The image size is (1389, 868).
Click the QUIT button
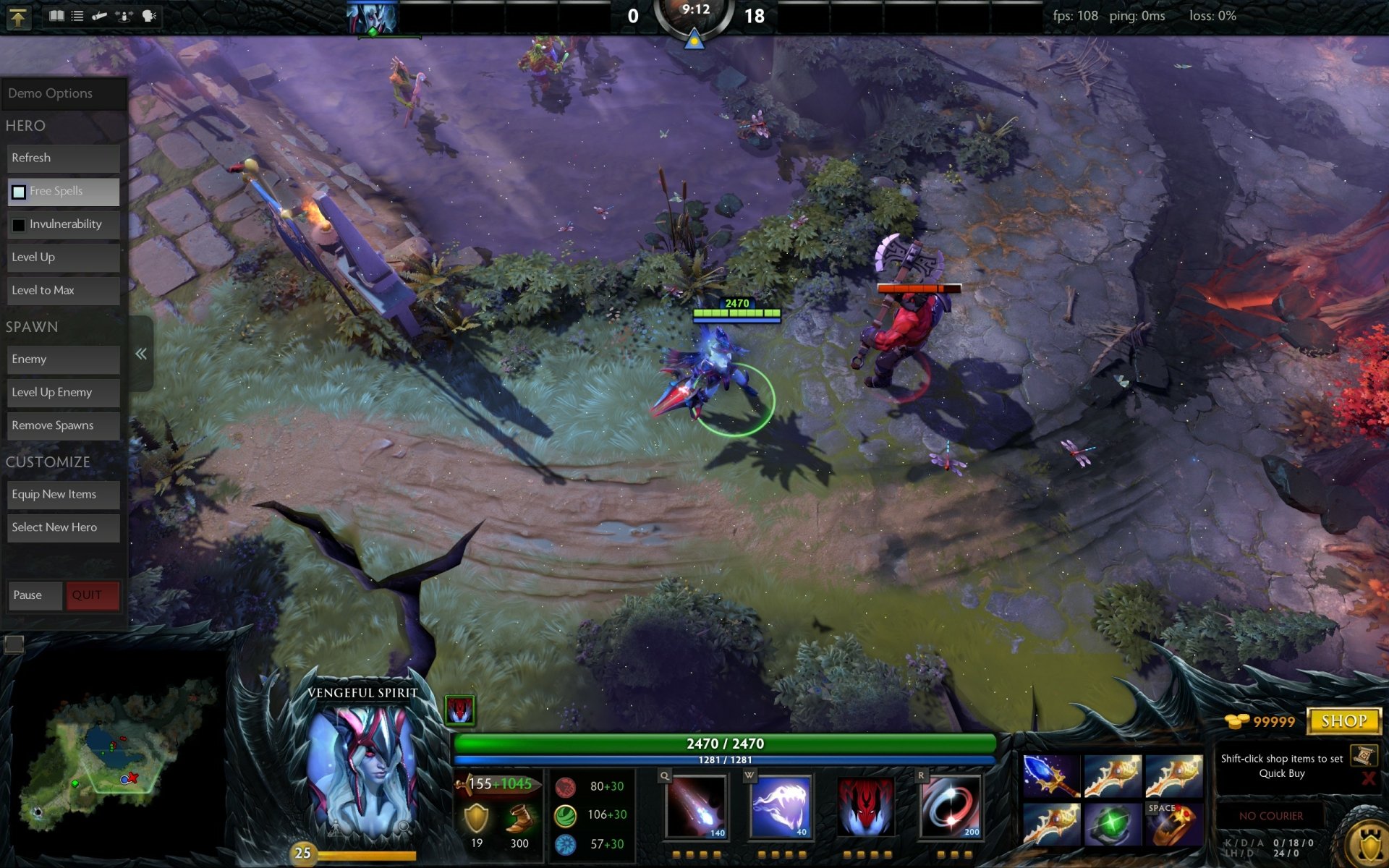[92, 595]
